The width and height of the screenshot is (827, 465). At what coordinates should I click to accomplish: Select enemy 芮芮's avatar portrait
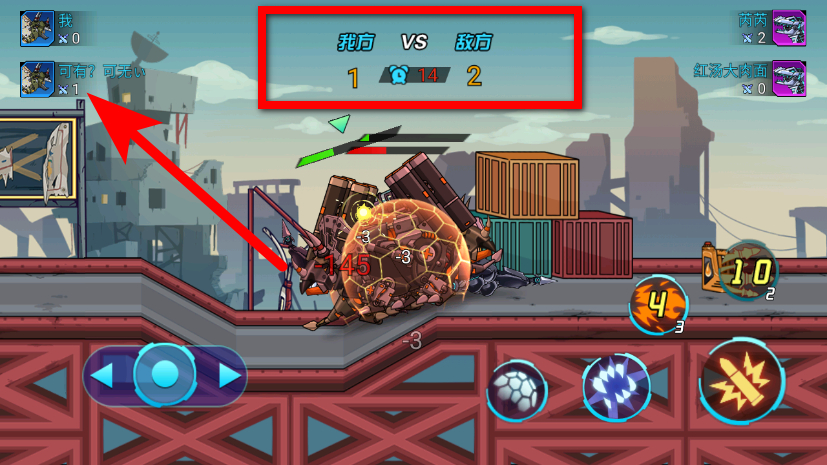[789, 28]
